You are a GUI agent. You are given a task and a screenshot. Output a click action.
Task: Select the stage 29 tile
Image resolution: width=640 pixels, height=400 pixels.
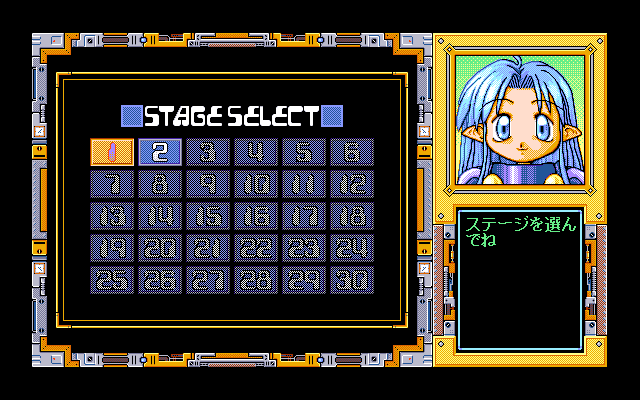(303, 280)
